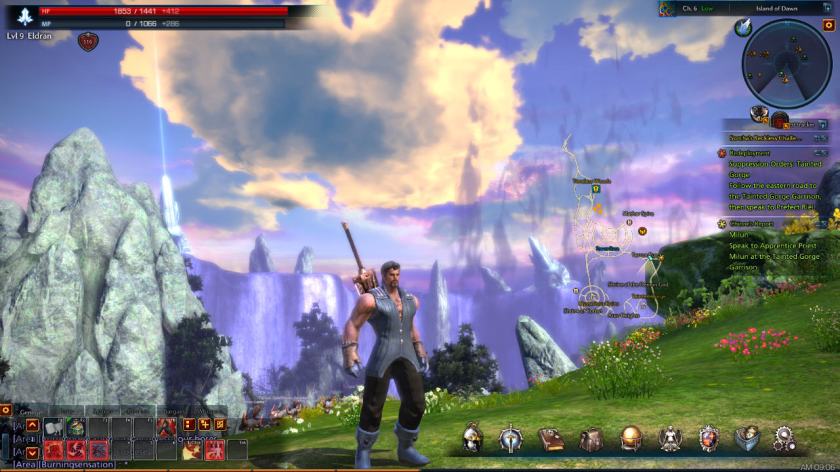840x472 pixels.
Task: Click the circular minimap
Action: click(786, 63)
